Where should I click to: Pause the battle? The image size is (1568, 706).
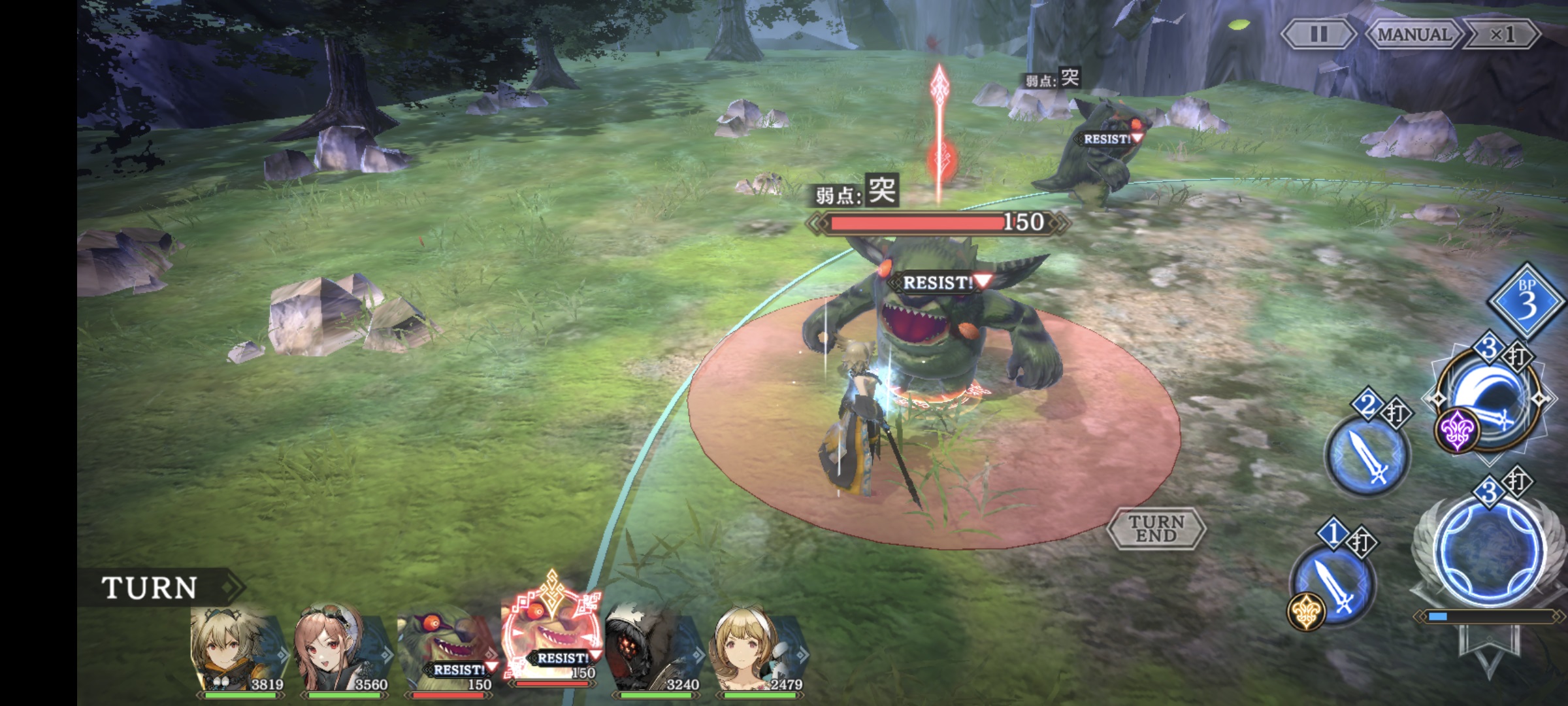[1318, 34]
